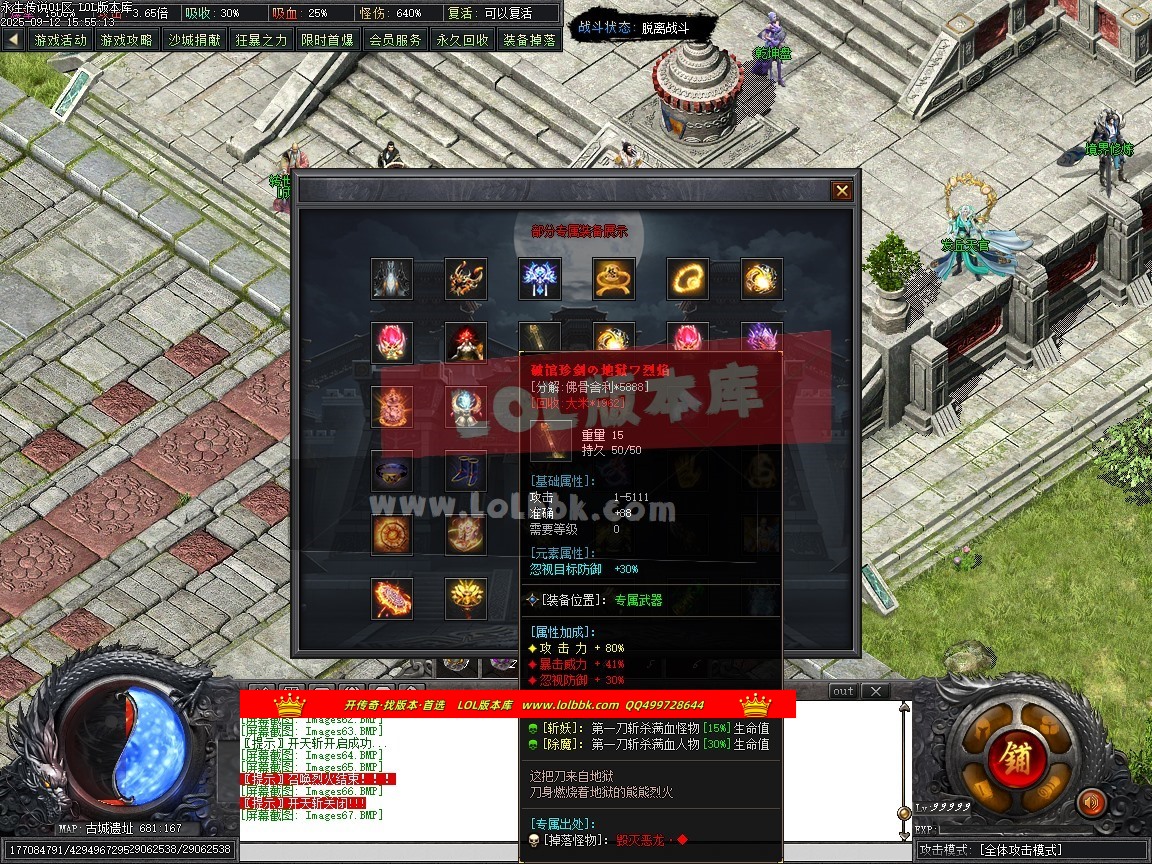Select the blue boots equipment slot
The image size is (1152, 864).
click(466, 470)
